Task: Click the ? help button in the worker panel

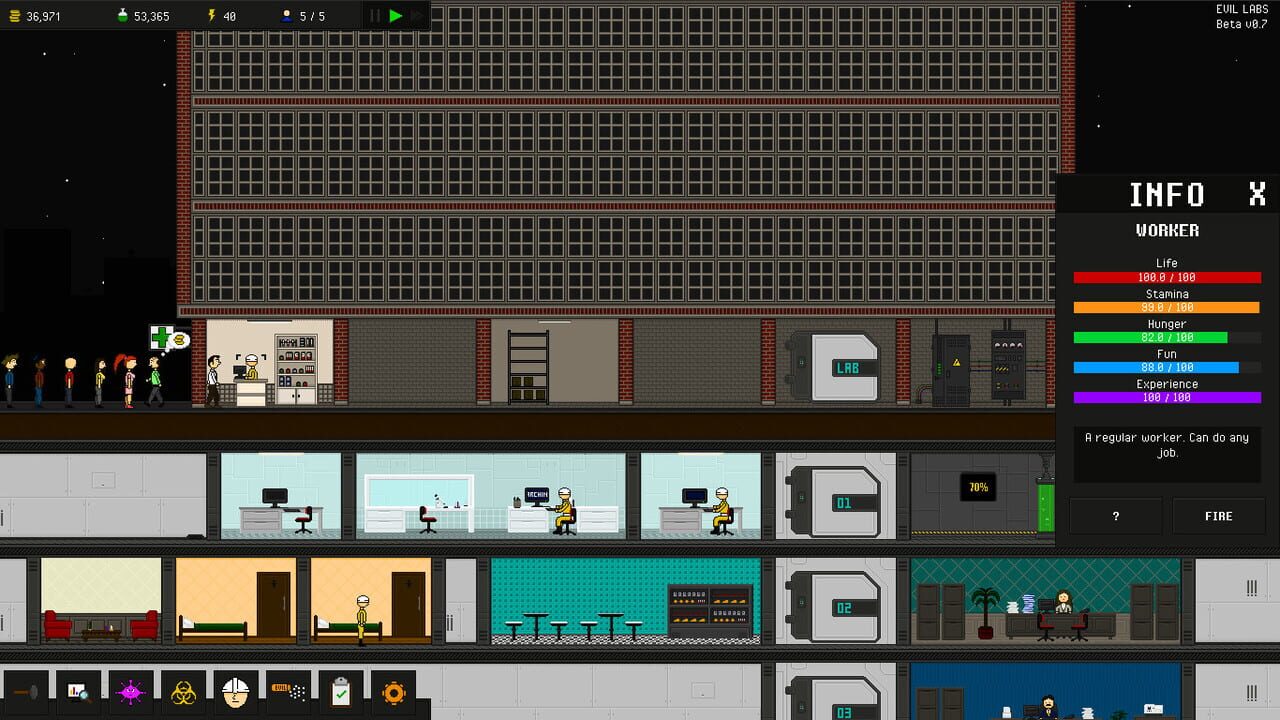Action: (x=1116, y=515)
